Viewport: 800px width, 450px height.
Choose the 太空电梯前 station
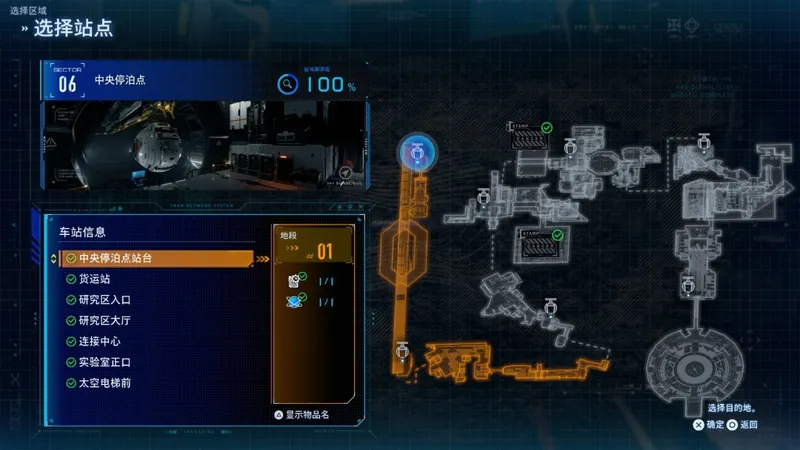[x=104, y=383]
